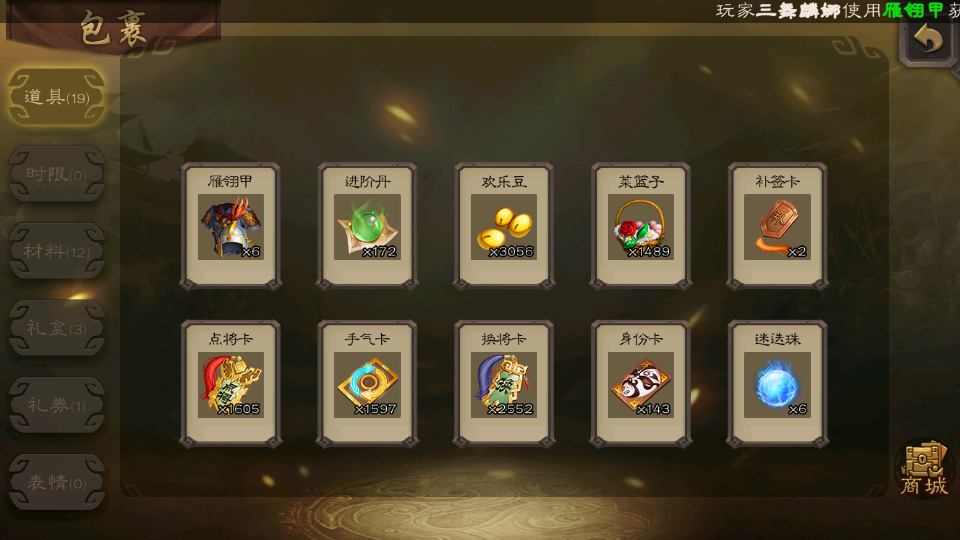
Task: Show the 材料 materials tab
Action: click(x=56, y=251)
